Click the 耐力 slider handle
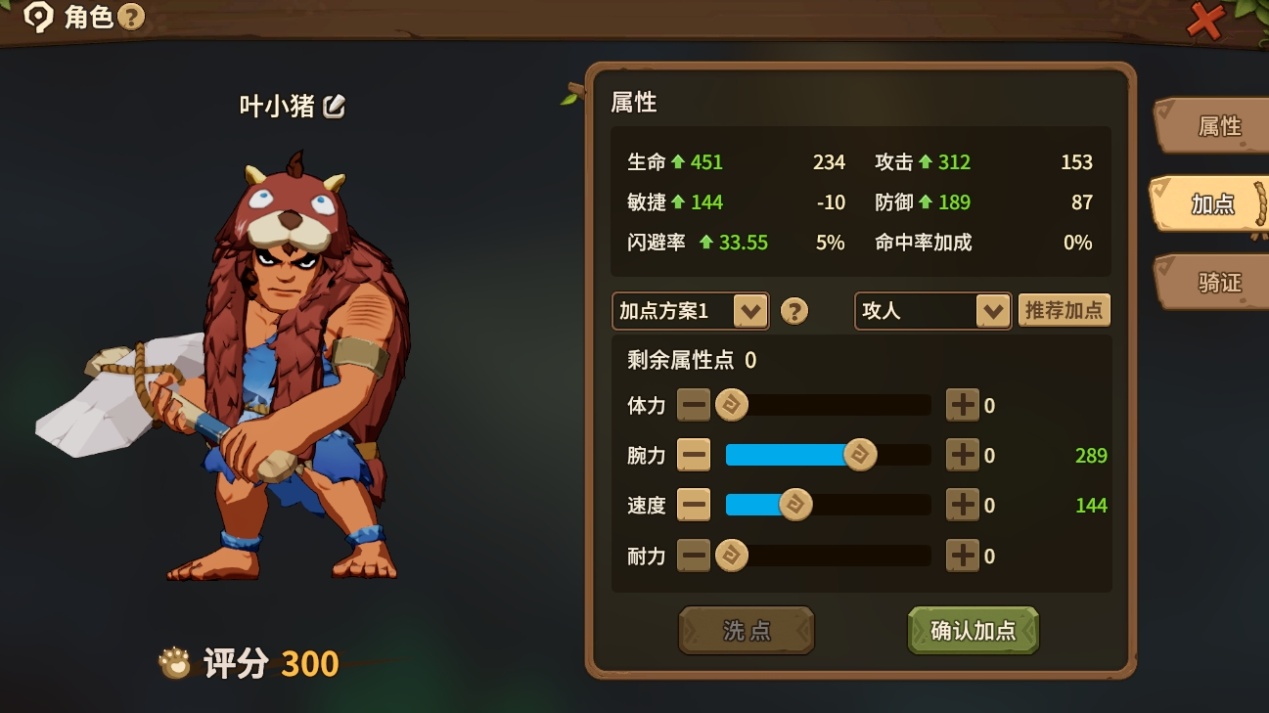The width and height of the screenshot is (1269, 713). pyautogui.click(x=731, y=555)
